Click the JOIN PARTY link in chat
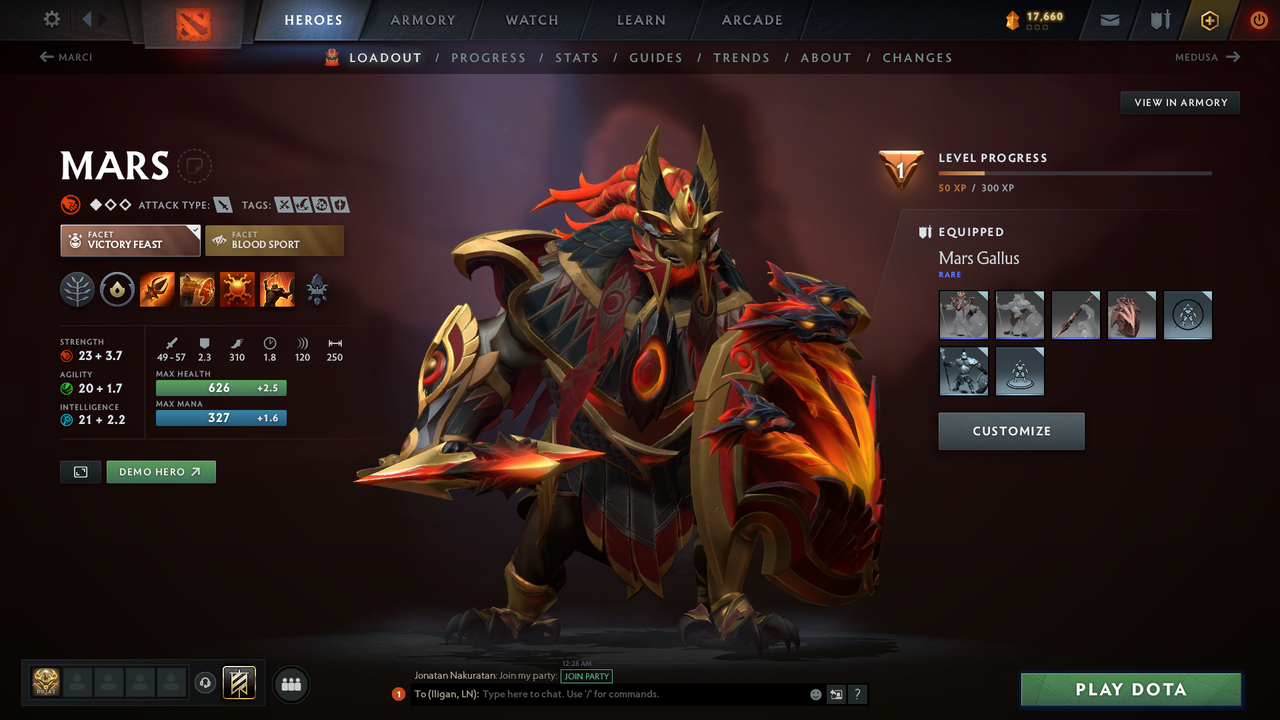Screen dimensions: 1280x720 click(x=586, y=676)
